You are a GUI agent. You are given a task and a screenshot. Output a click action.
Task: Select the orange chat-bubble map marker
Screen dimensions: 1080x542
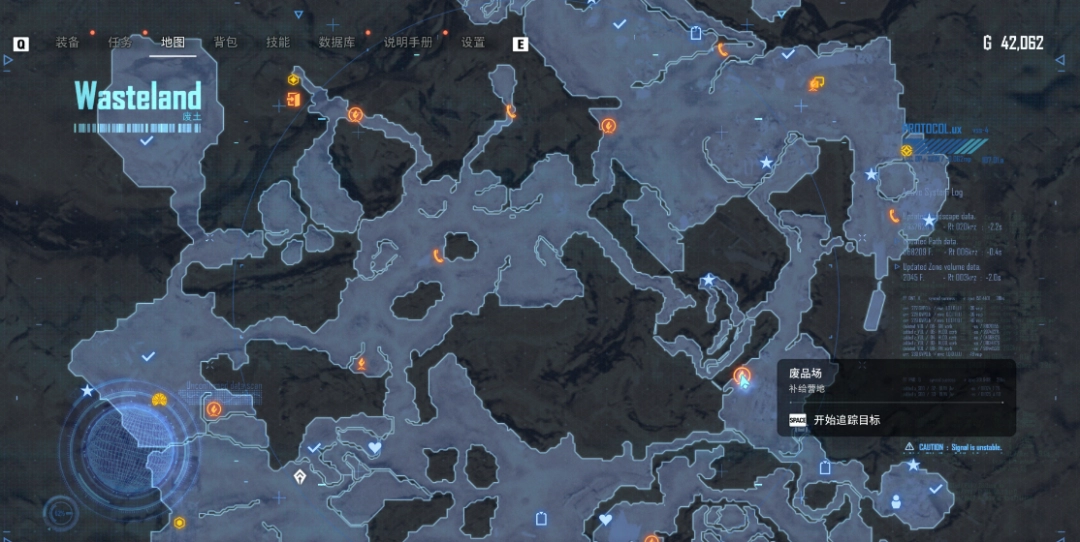coord(816,84)
